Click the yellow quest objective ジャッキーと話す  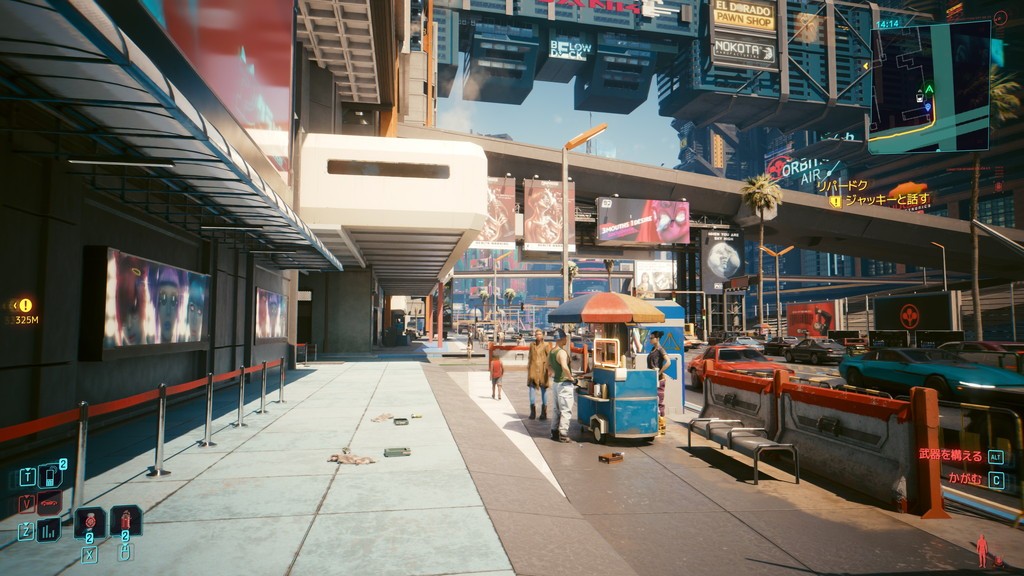887,200
